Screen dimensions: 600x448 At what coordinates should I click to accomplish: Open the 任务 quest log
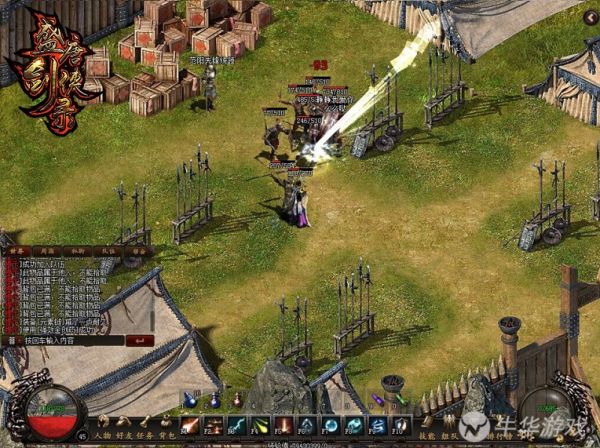point(148,437)
